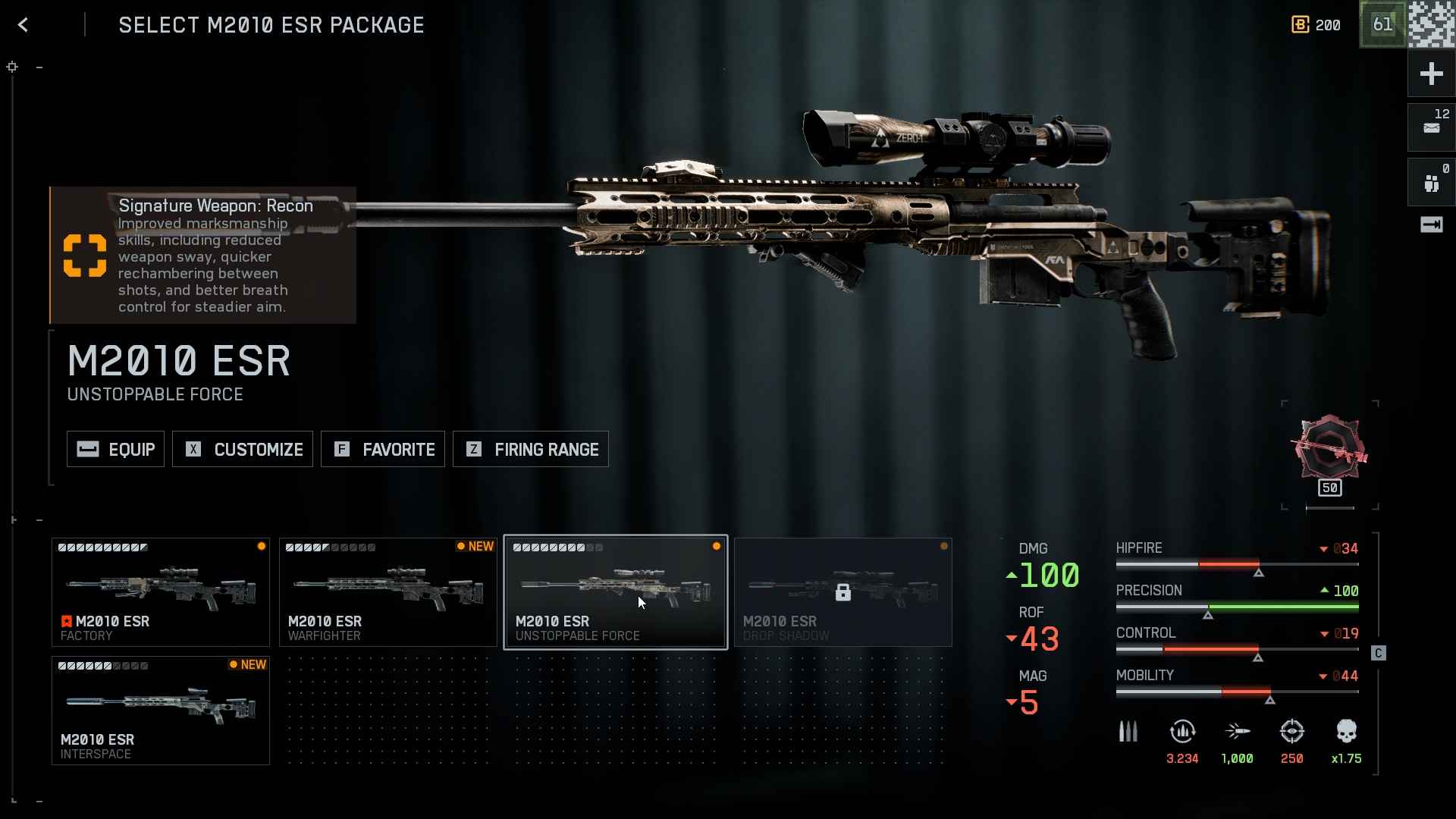Click the arrow panel toggle icon
This screenshot has width=1456, height=819.
point(1431,224)
